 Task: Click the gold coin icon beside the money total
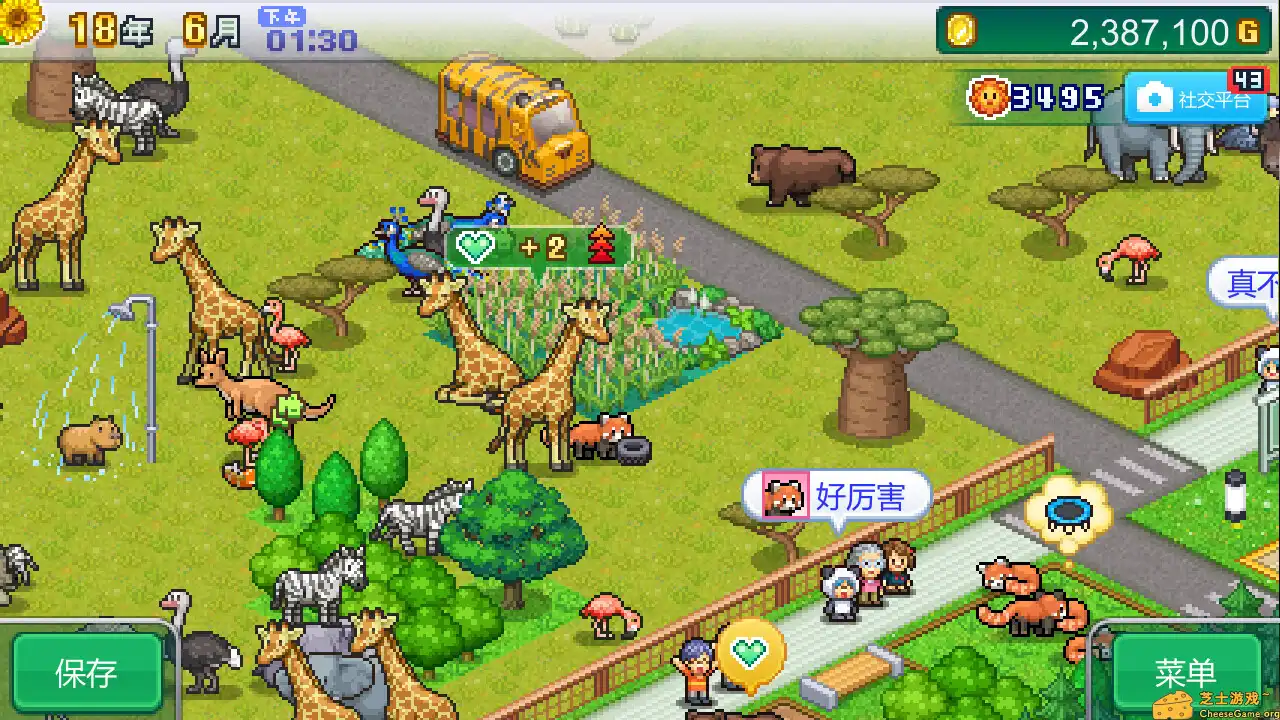962,32
